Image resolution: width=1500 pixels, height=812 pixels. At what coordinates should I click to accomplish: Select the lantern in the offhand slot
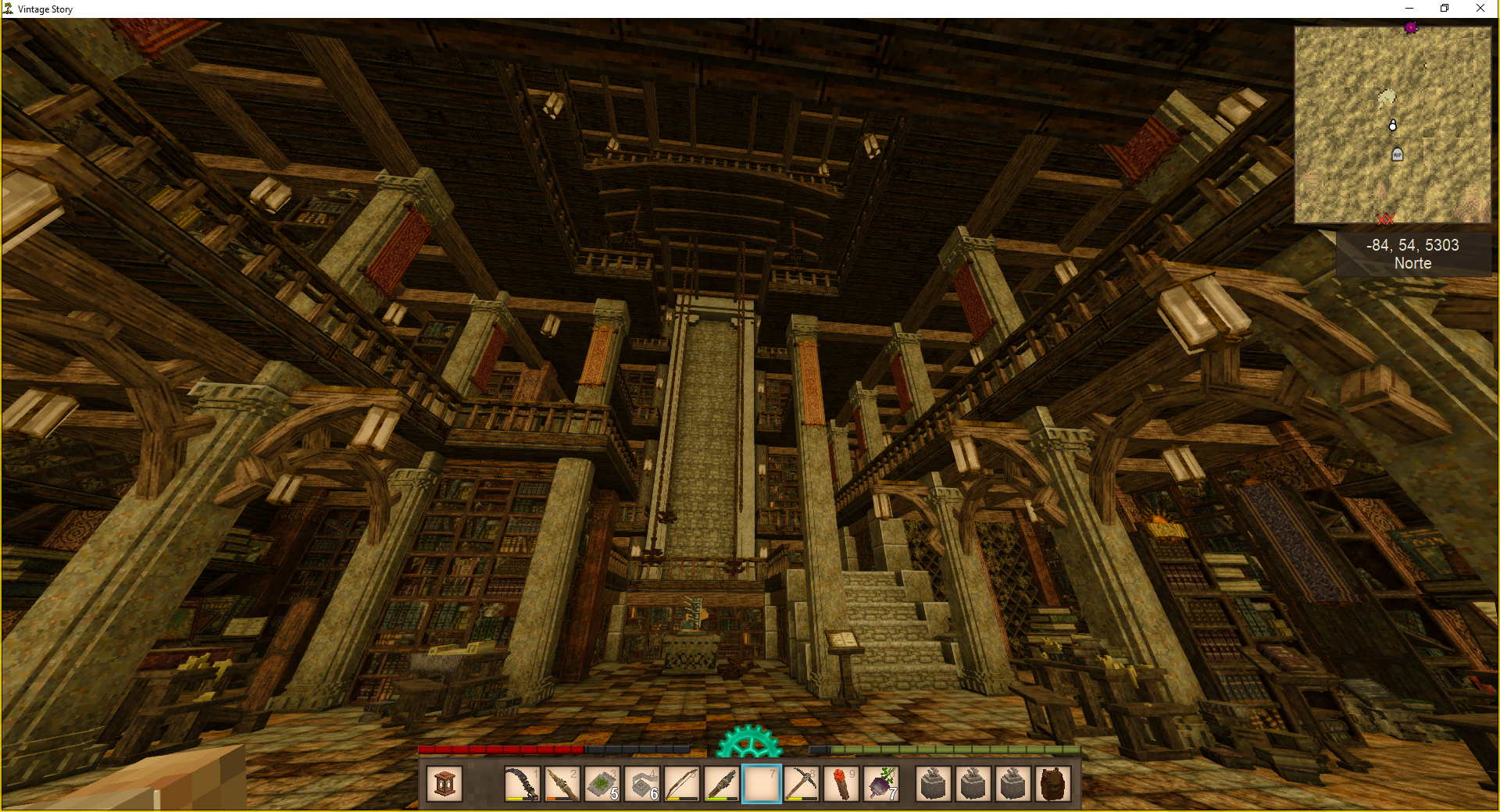click(x=445, y=784)
